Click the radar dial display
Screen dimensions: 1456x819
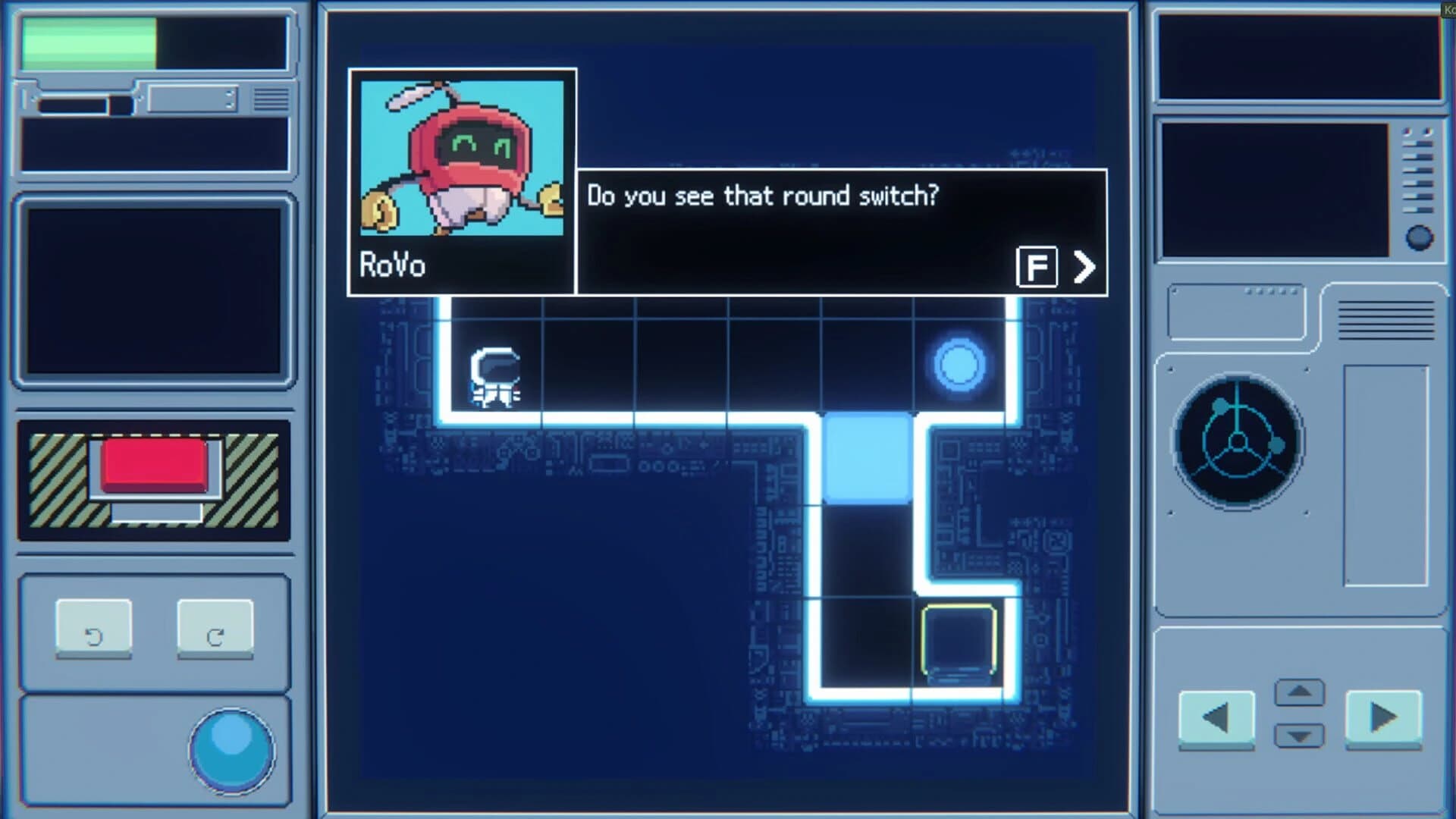pyautogui.click(x=1238, y=441)
